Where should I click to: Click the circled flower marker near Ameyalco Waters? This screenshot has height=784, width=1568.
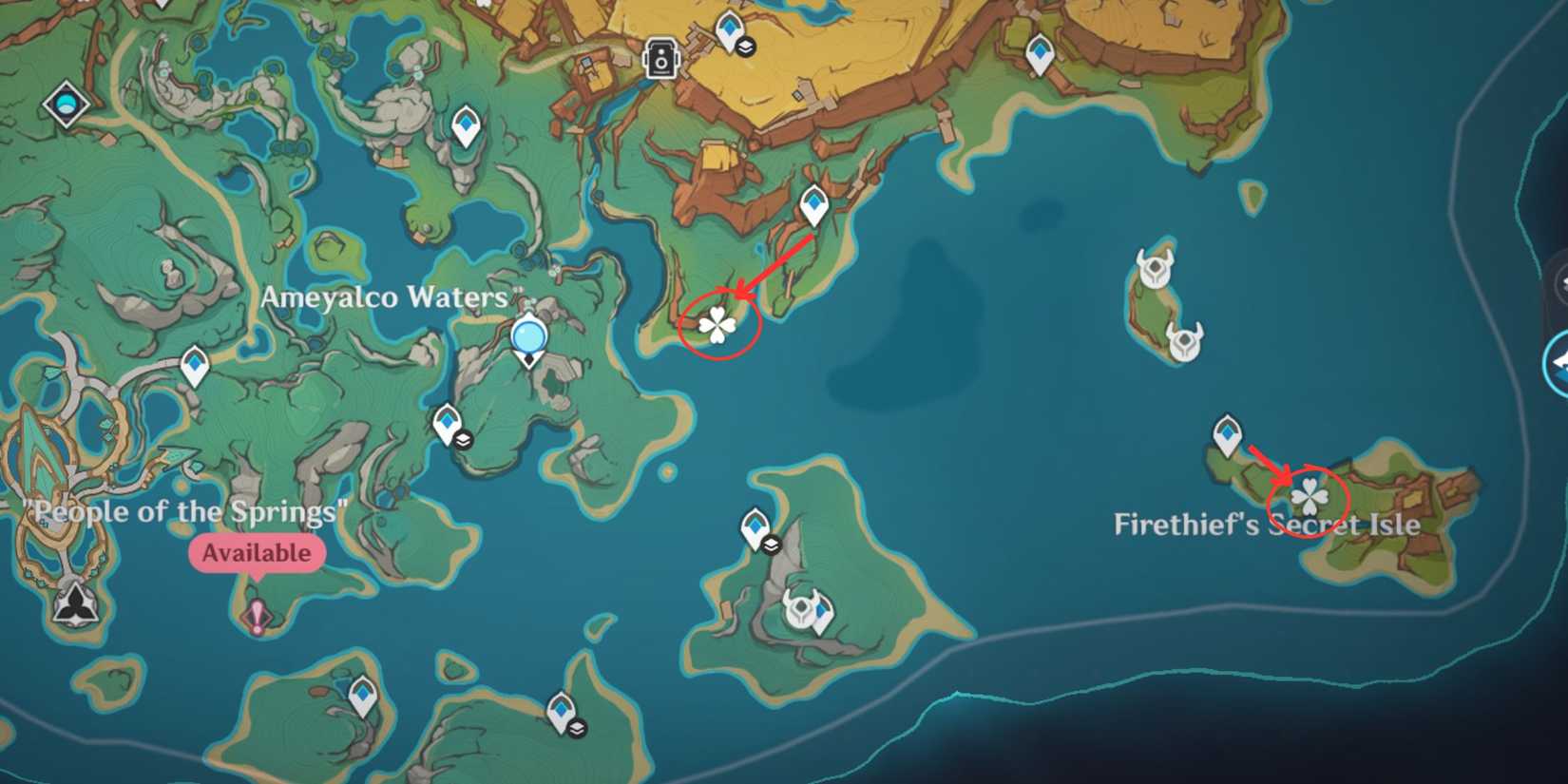point(718,327)
